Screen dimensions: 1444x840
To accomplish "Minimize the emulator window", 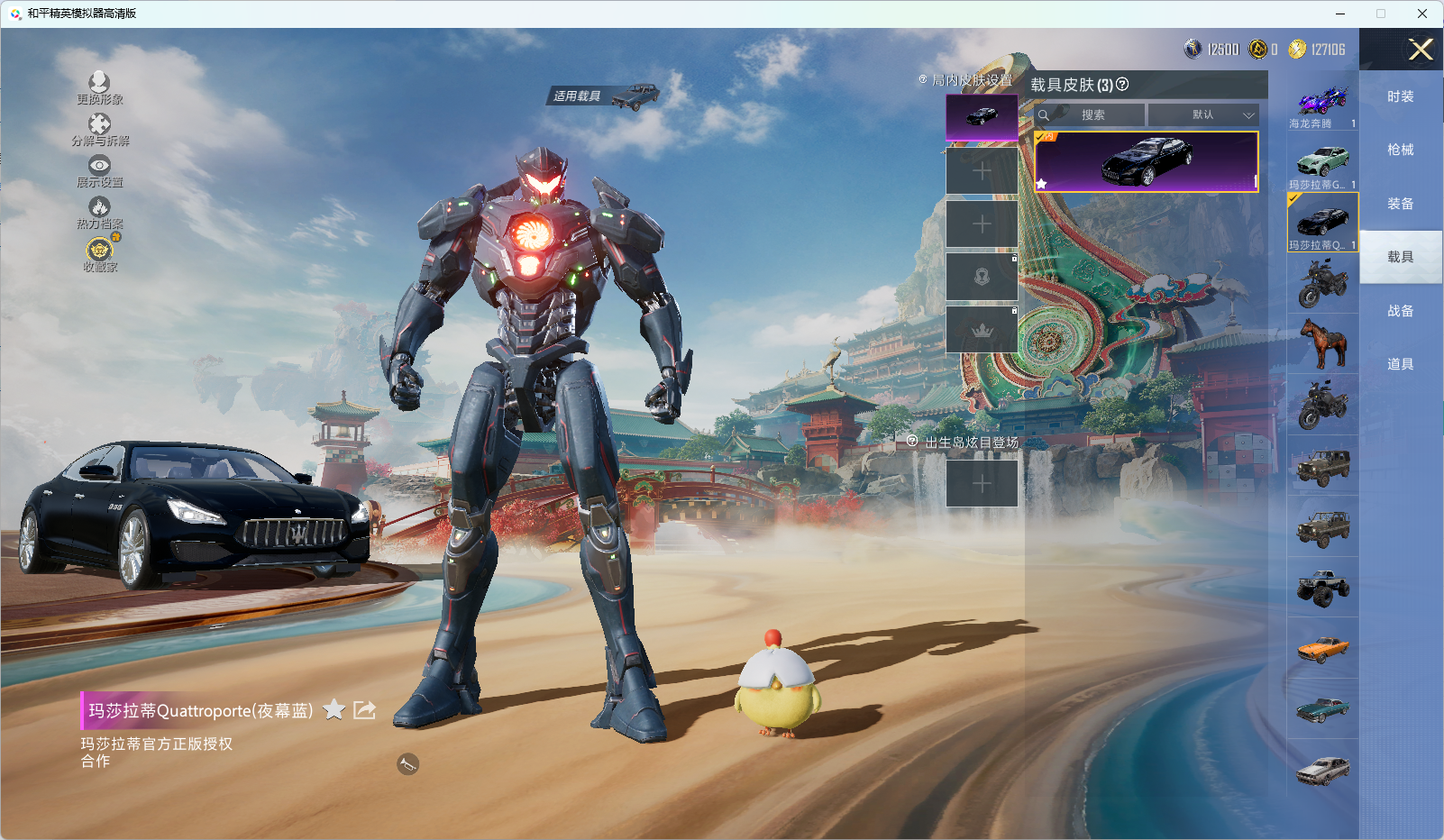I will (x=1339, y=14).
